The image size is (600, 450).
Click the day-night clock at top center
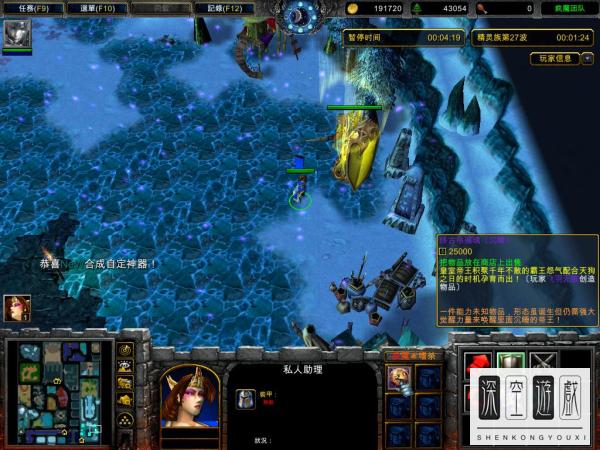tap(298, 15)
